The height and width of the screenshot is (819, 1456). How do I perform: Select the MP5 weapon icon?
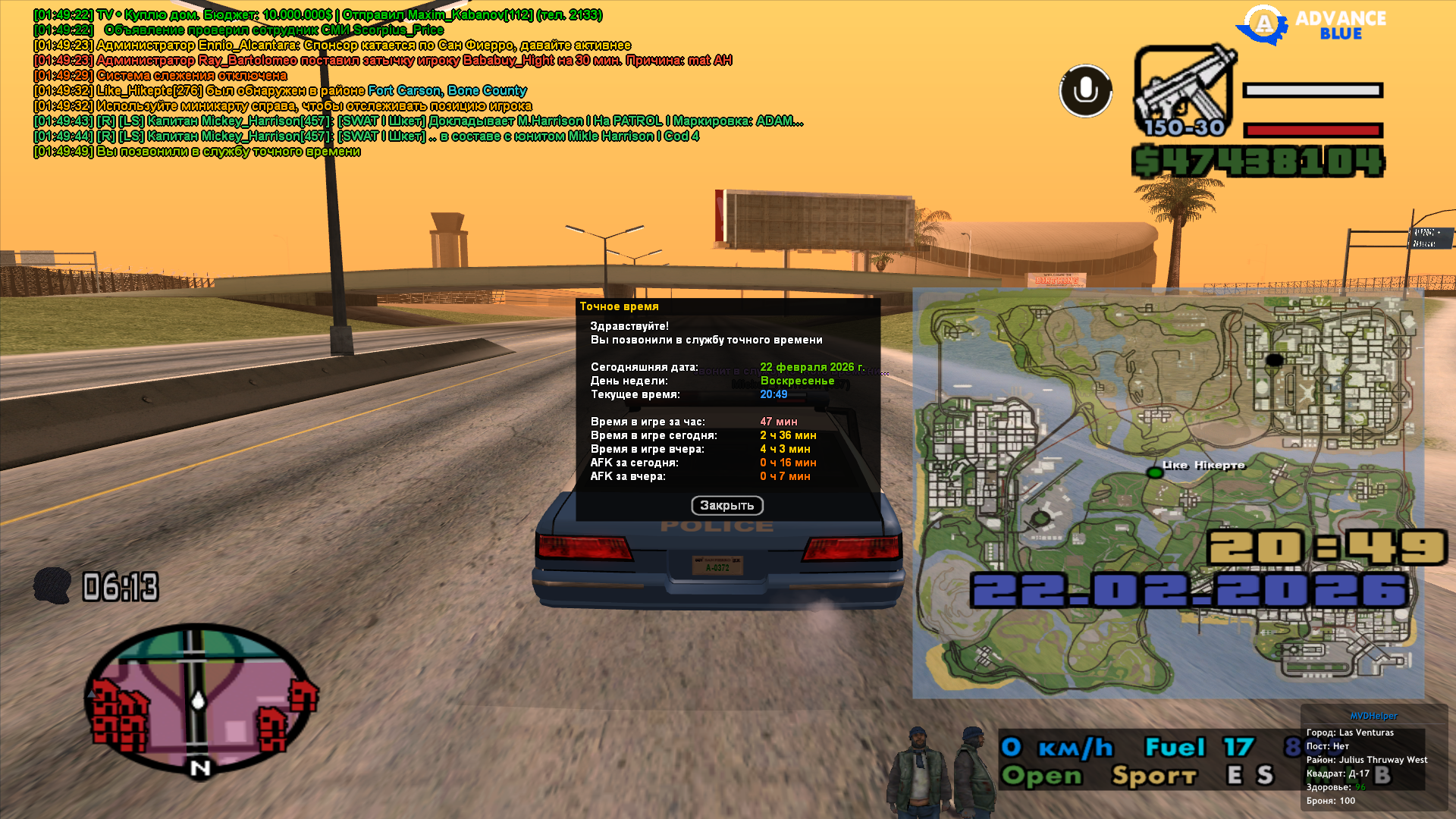tap(1184, 91)
